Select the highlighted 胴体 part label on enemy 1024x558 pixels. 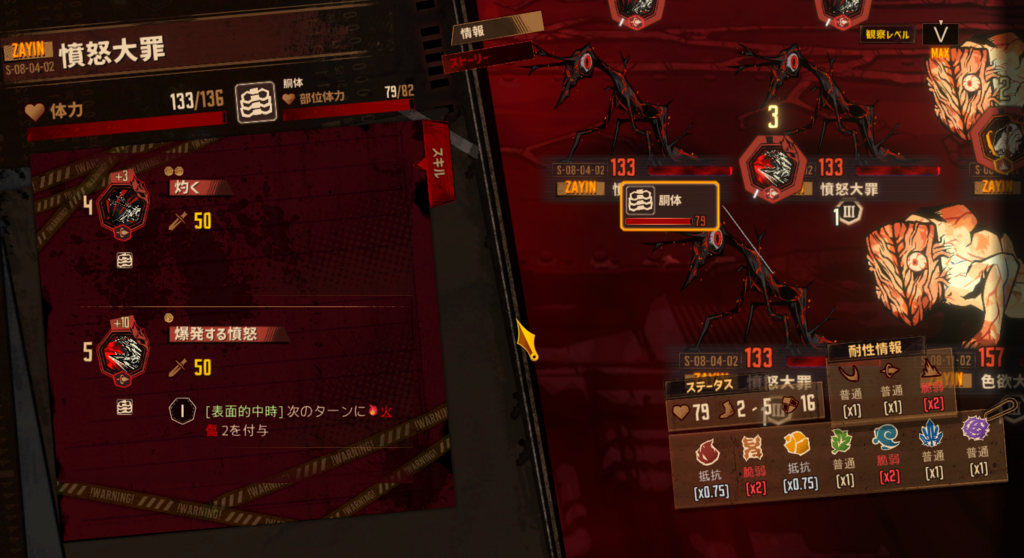669,207
